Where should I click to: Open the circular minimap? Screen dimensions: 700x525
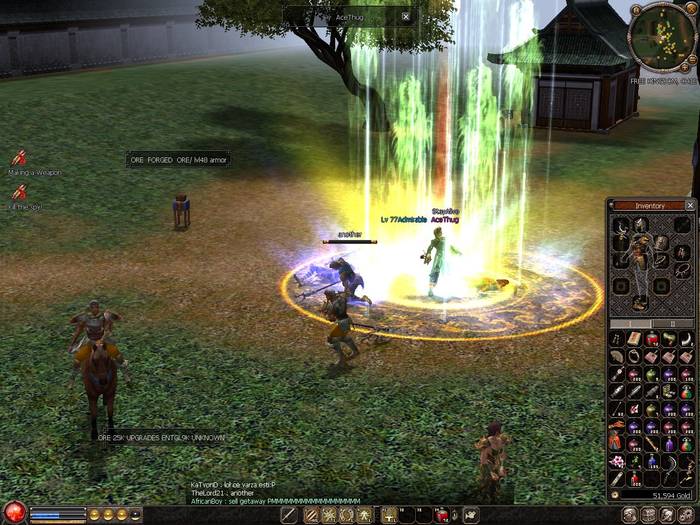[x=662, y=35]
